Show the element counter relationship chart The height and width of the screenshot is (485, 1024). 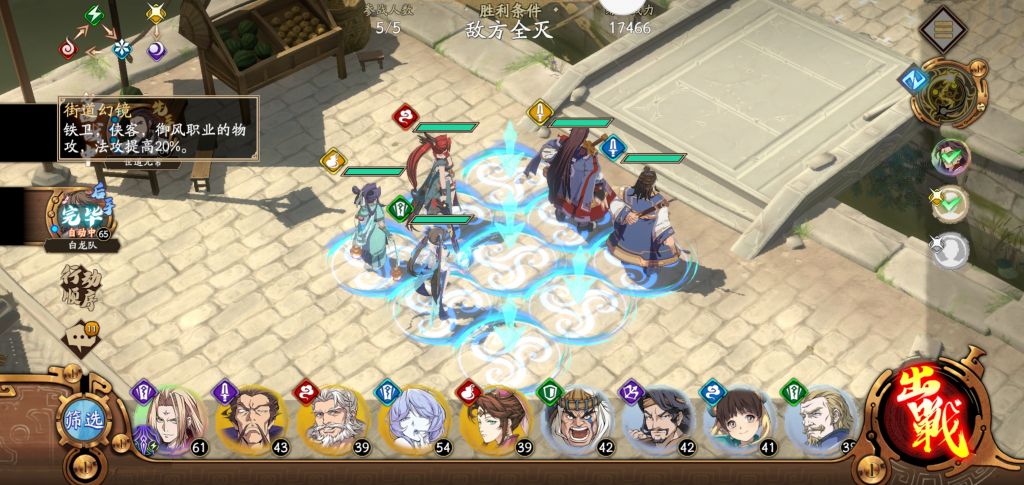click(122, 33)
